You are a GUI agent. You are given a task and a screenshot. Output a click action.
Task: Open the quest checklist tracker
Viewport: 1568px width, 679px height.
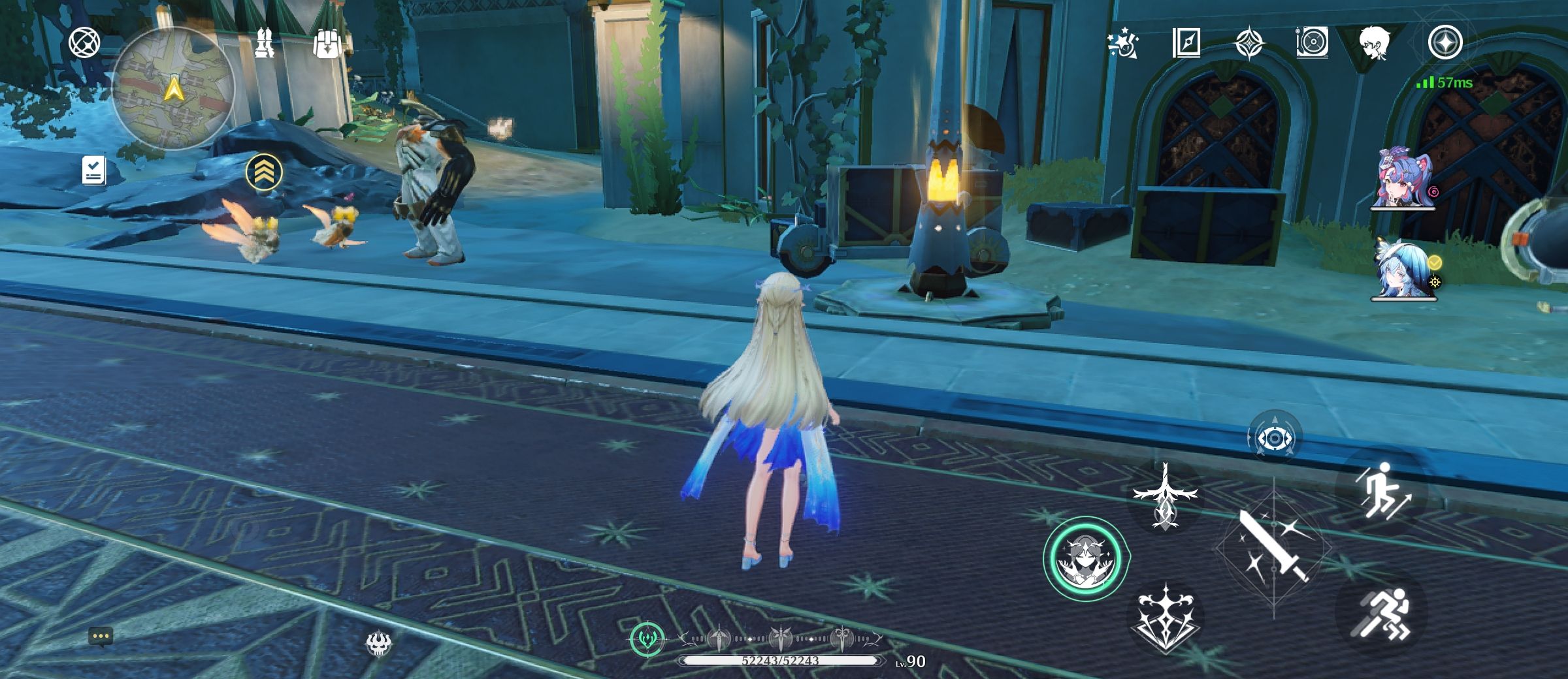pyautogui.click(x=93, y=170)
